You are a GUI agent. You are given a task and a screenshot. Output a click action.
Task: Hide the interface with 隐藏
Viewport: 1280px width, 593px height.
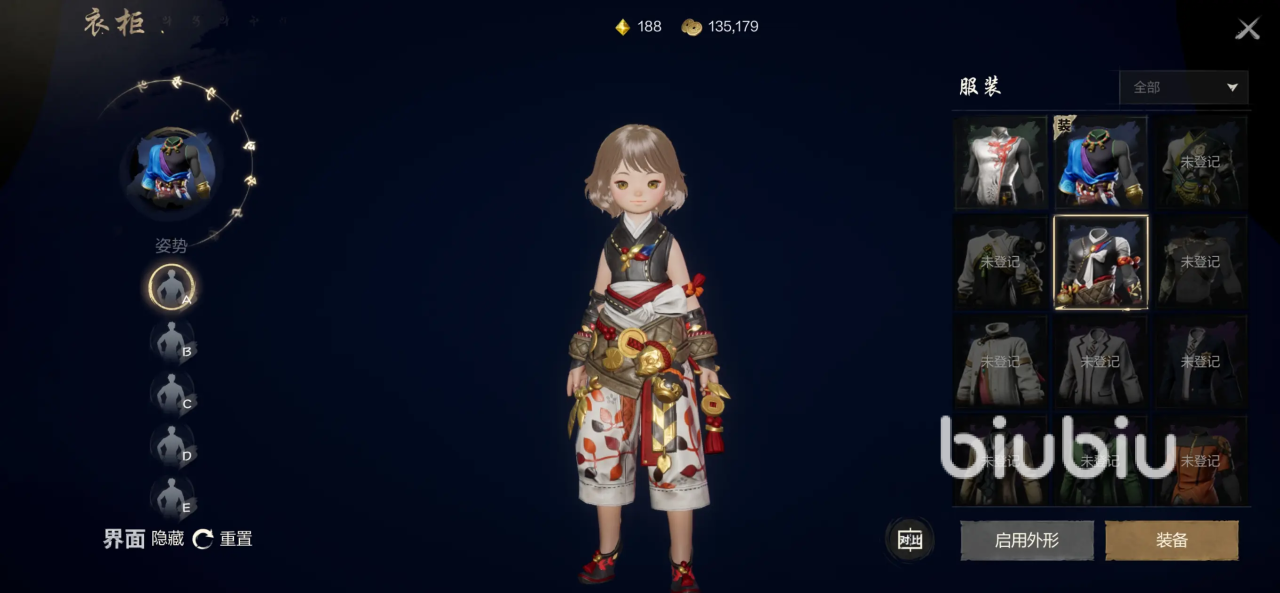click(168, 539)
